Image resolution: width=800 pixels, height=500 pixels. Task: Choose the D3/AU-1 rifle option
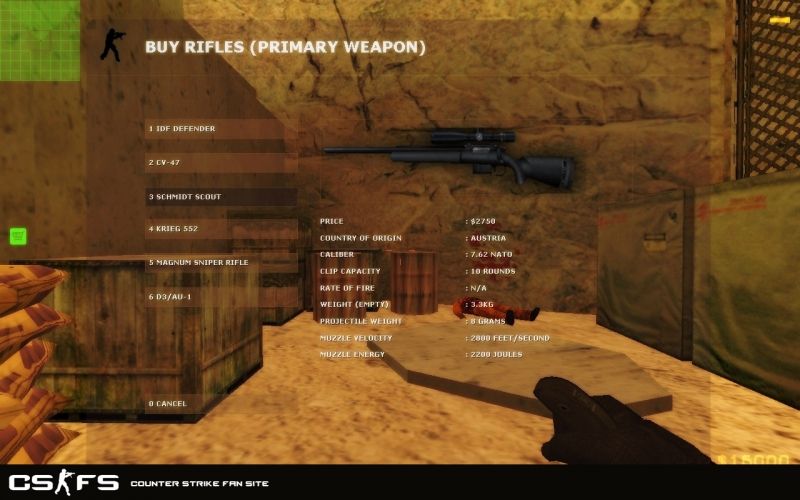point(220,297)
